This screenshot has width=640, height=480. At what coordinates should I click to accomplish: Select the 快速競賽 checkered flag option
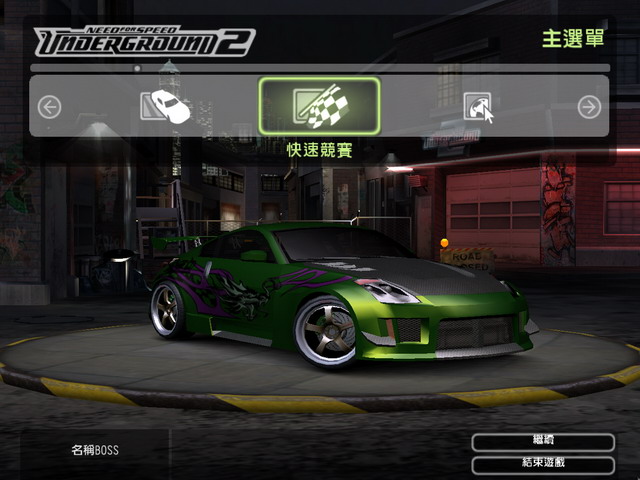[x=319, y=106]
